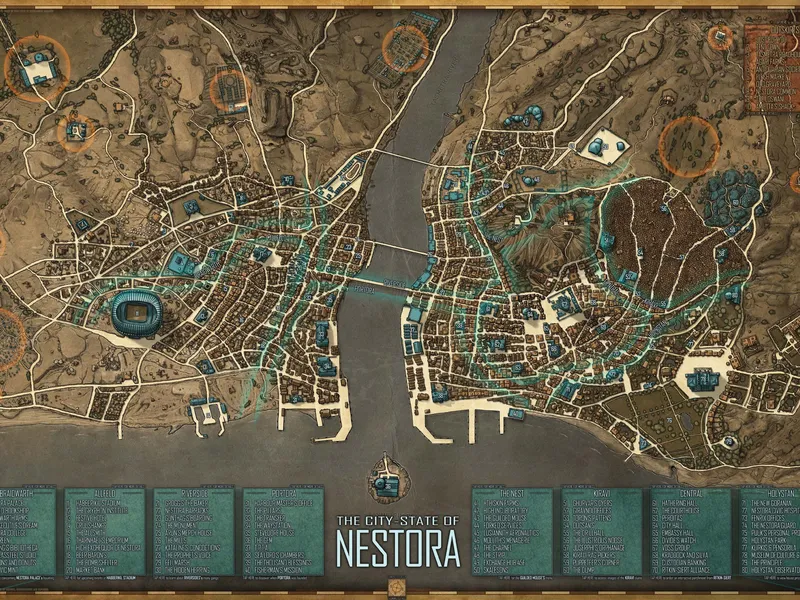The width and height of the screenshot is (800, 600).
Task: Select The Hidden Herring legend entry
Action: pos(187,570)
